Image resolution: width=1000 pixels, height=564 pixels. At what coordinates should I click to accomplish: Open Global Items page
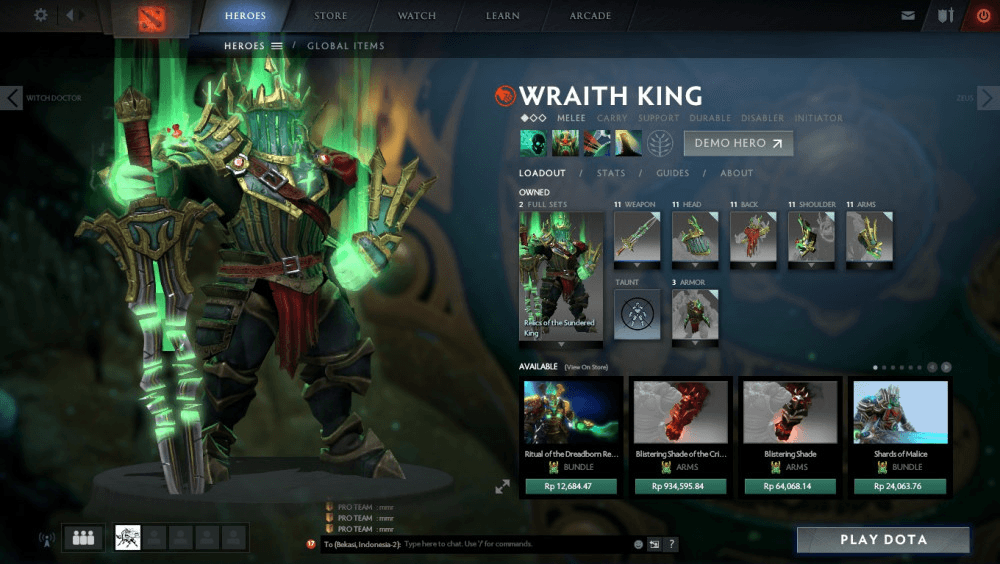tap(345, 46)
